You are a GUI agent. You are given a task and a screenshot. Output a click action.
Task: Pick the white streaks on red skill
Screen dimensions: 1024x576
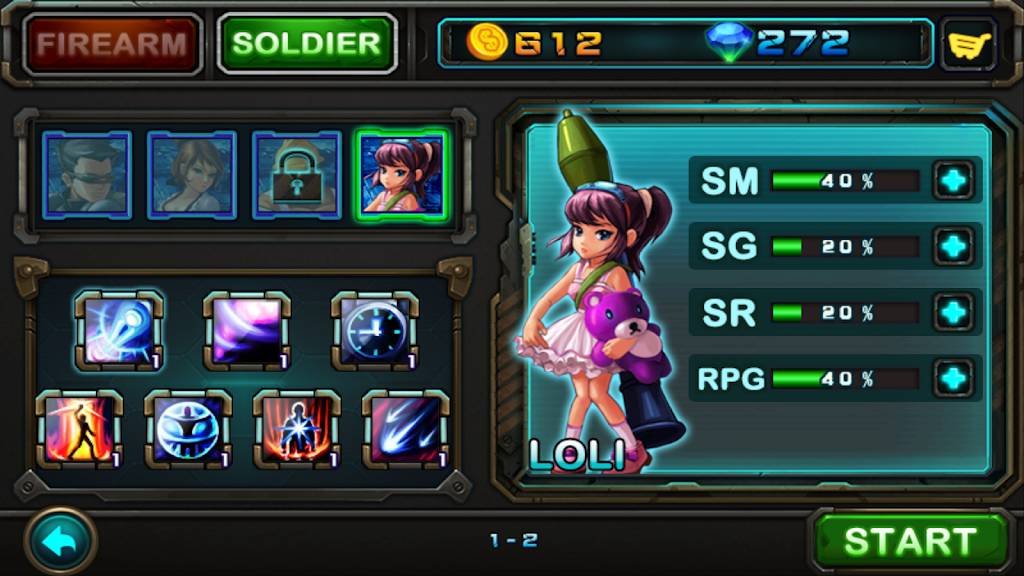(x=405, y=430)
